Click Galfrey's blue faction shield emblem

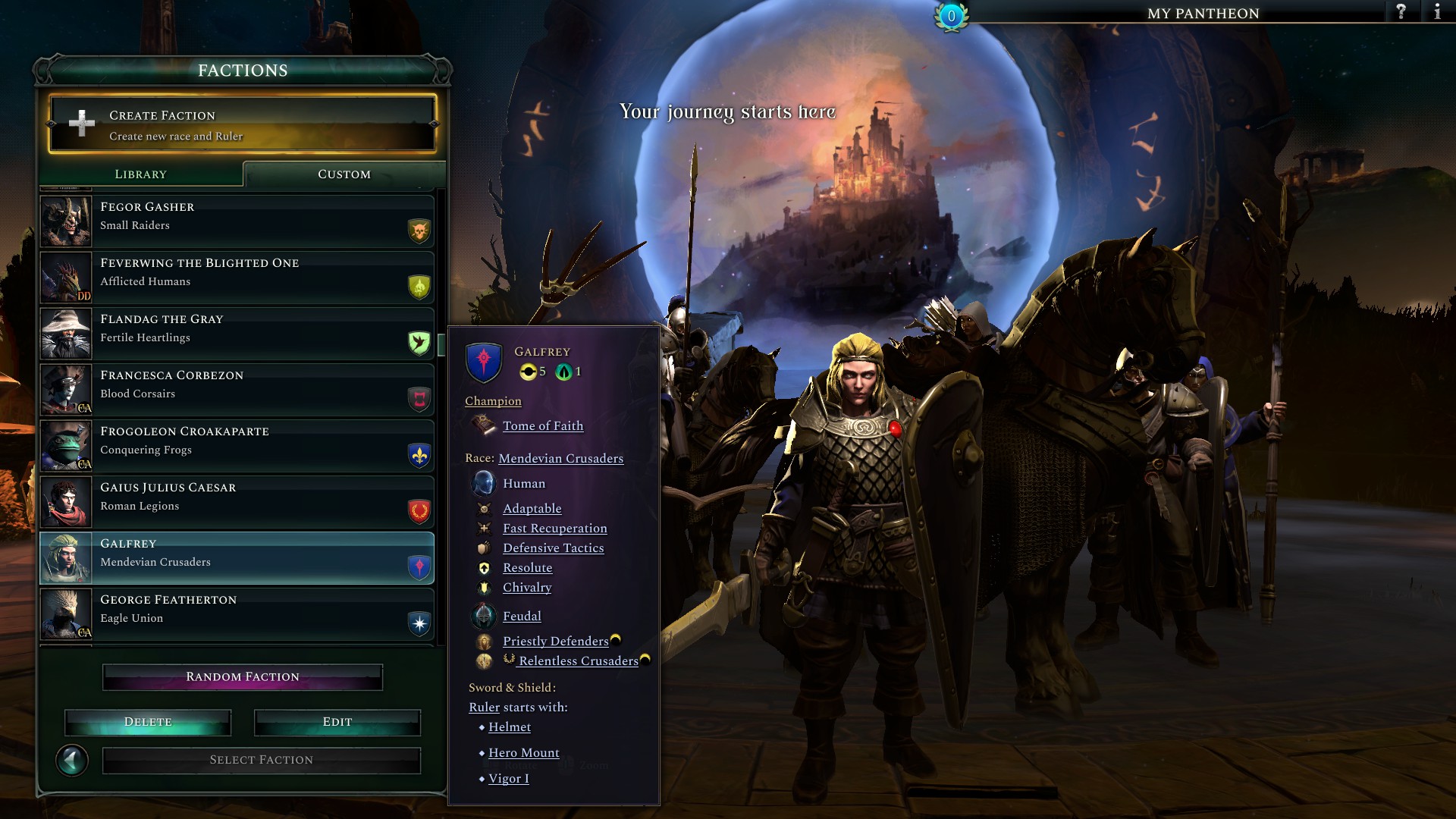pos(484,362)
